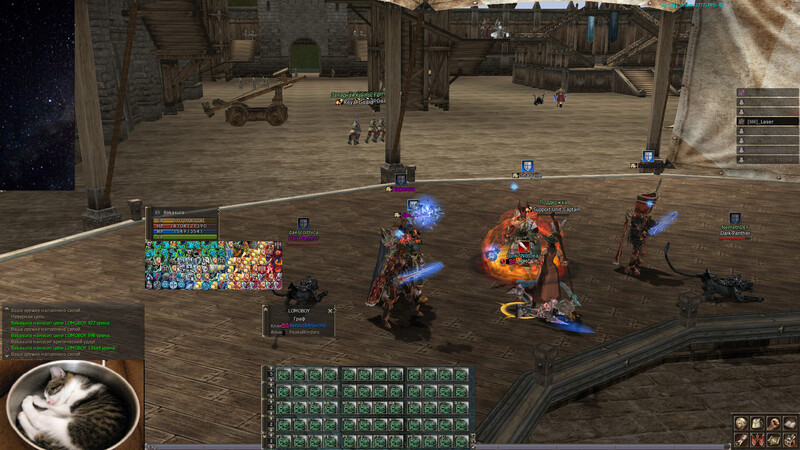Image resolution: width=800 pixels, height=450 pixels.
Task: Close the LOMOBOY target window
Action: coord(330,311)
